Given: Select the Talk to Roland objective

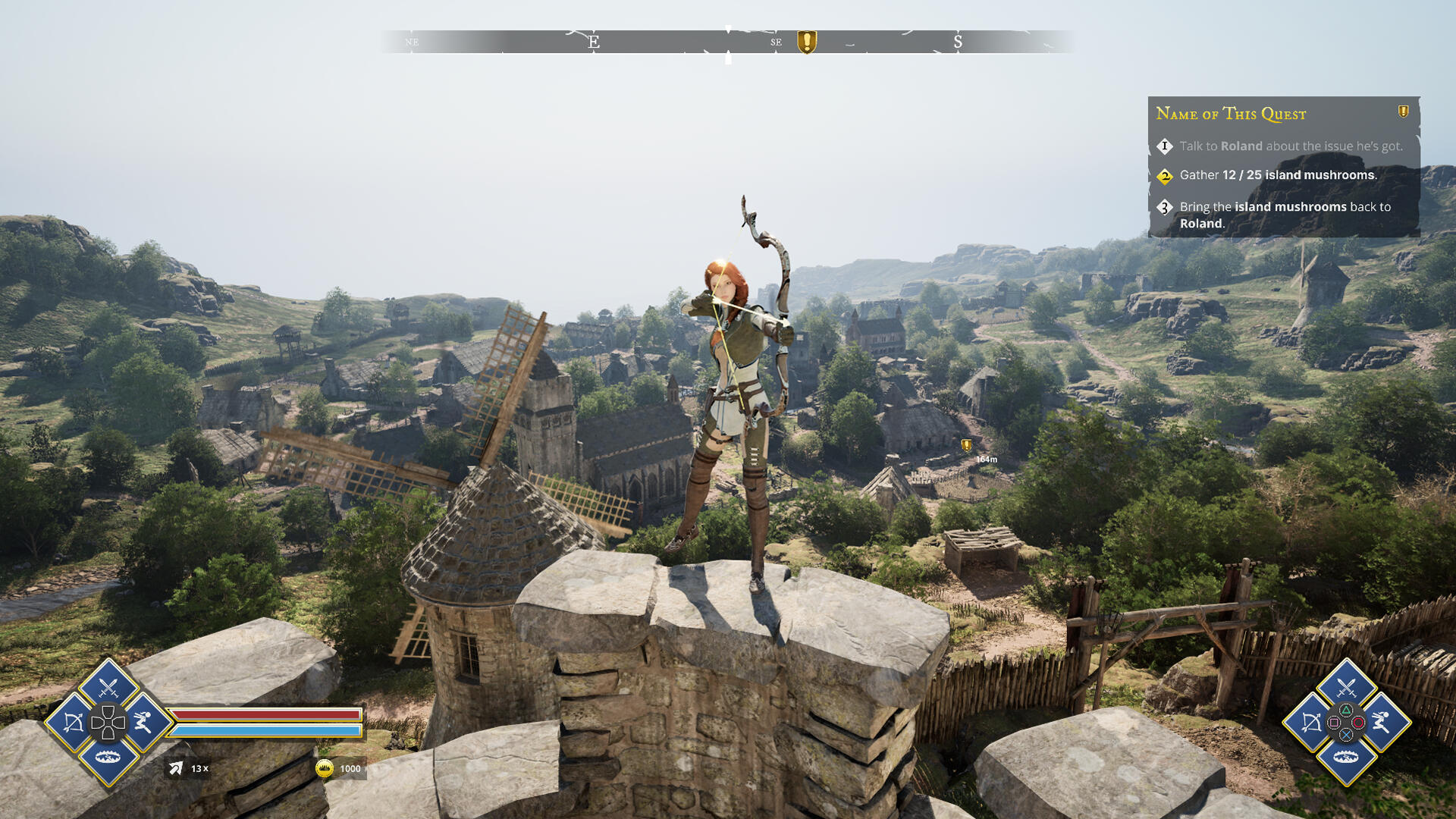Looking at the screenshot, I should (x=1291, y=146).
